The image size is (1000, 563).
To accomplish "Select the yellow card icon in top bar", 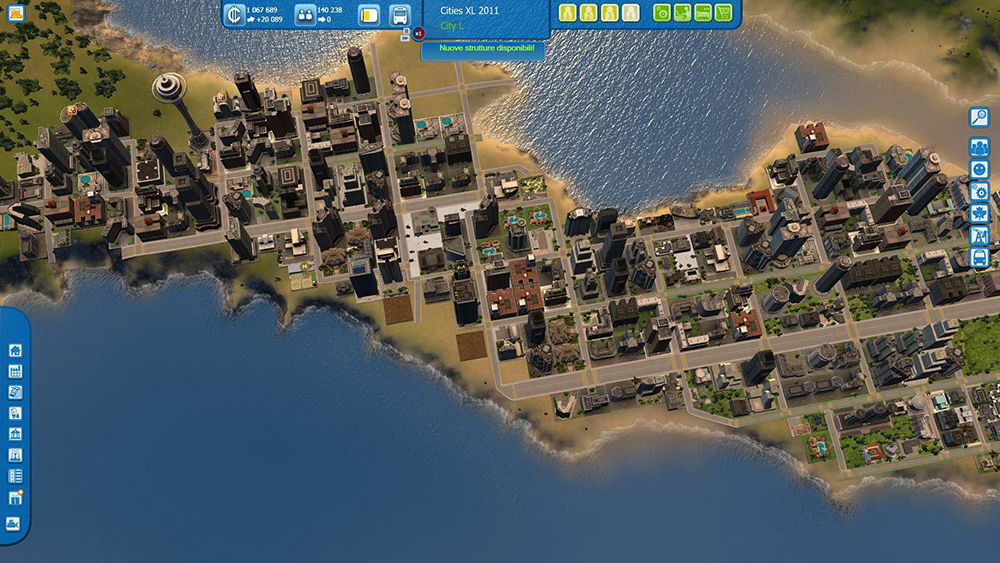I will click(368, 15).
